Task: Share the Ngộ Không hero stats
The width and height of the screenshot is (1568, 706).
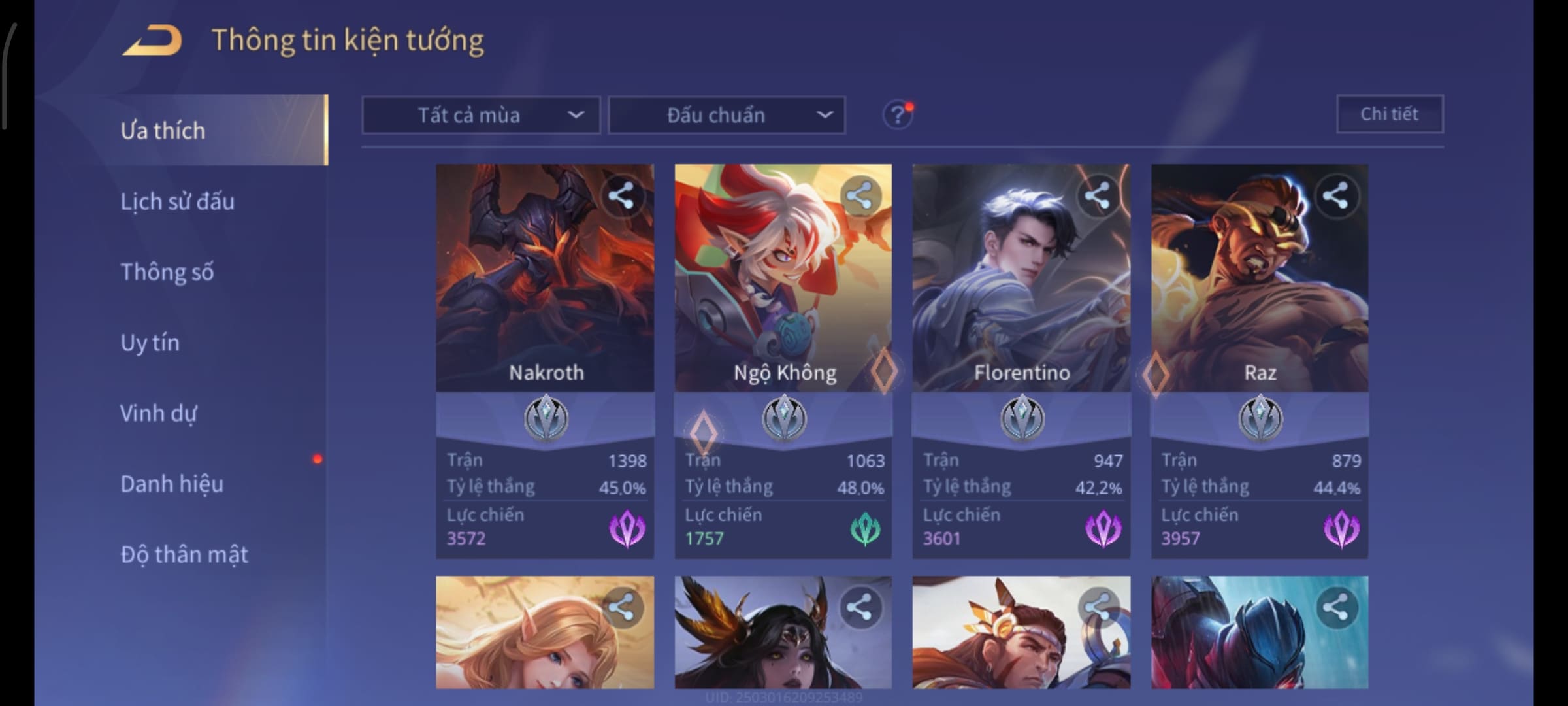Action: click(x=859, y=195)
